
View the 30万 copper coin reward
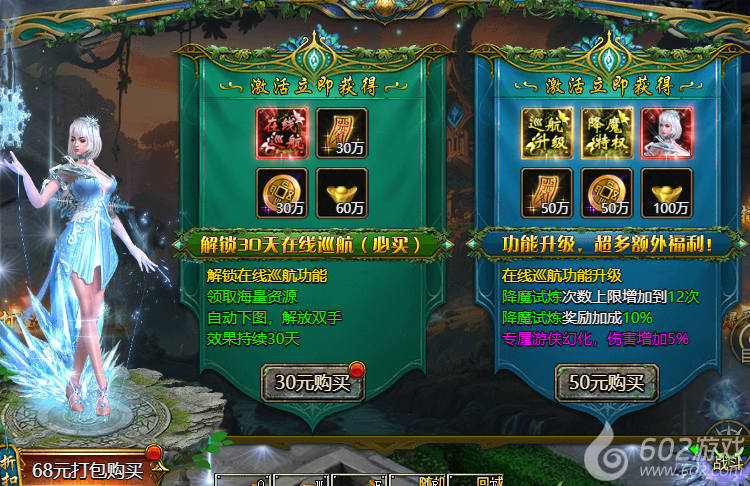coord(281,193)
